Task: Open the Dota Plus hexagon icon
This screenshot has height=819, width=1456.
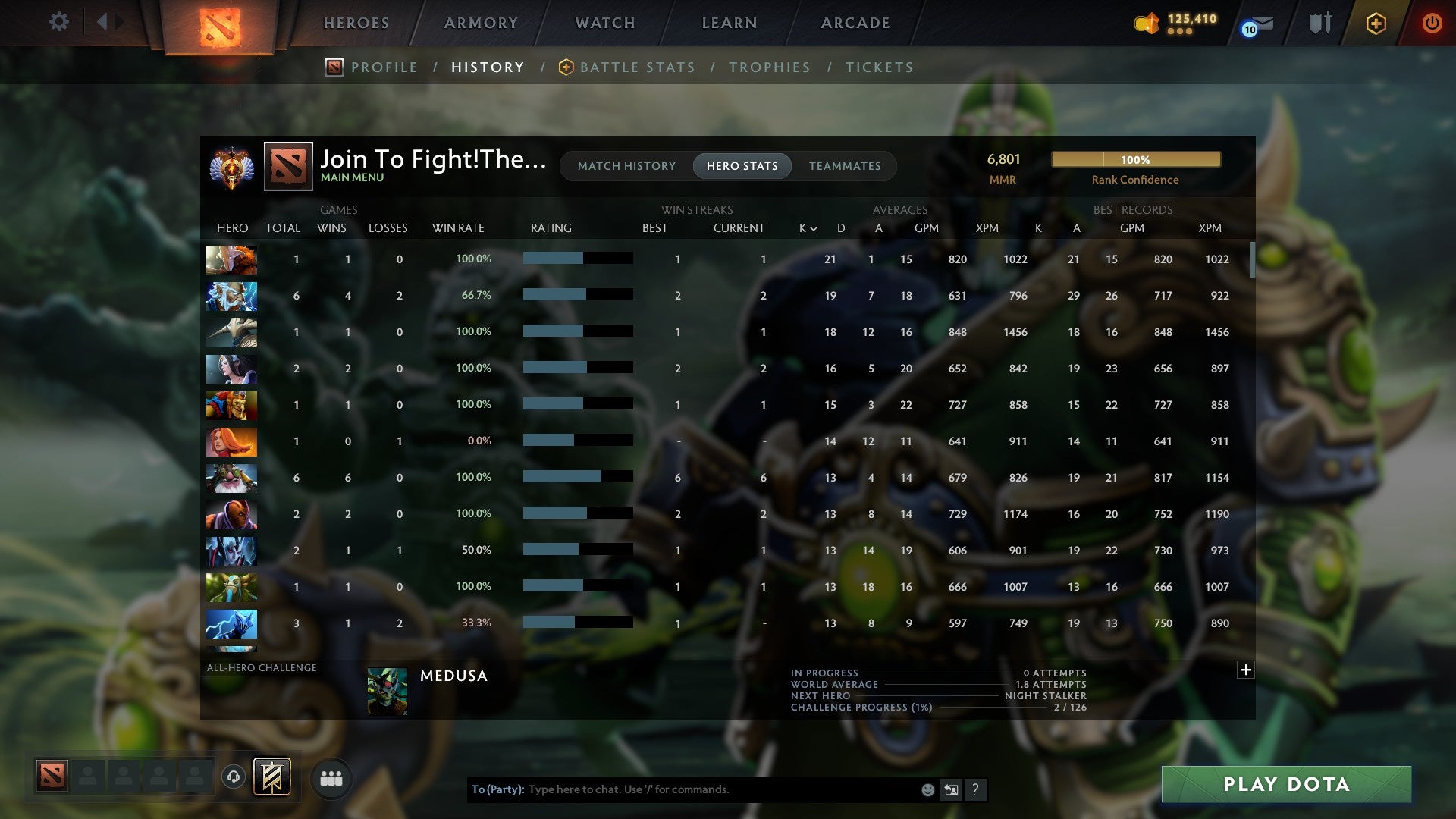Action: click(x=1376, y=23)
